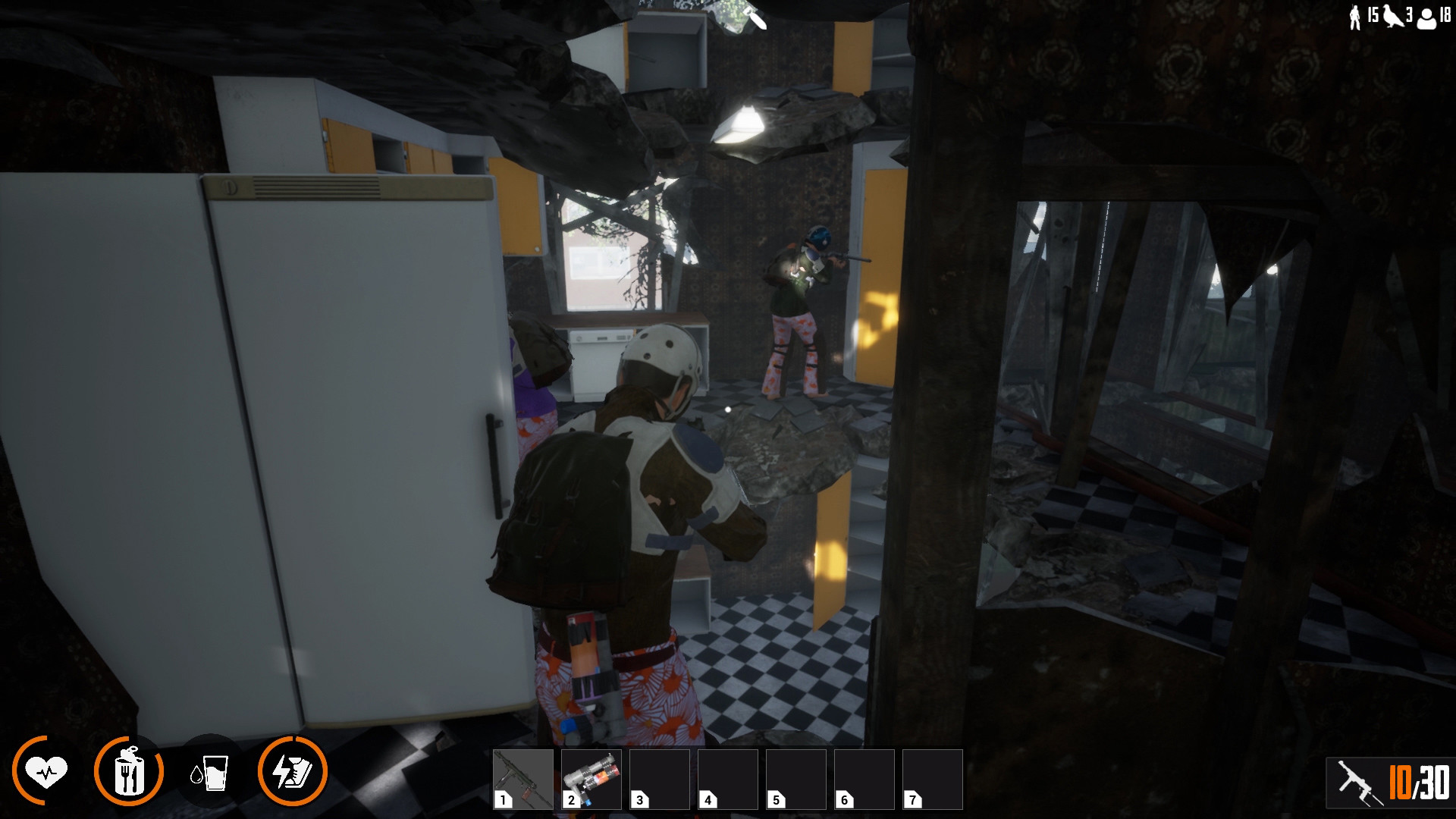Click empty hotbar slot 5
1456x819 pixels.
click(796, 778)
